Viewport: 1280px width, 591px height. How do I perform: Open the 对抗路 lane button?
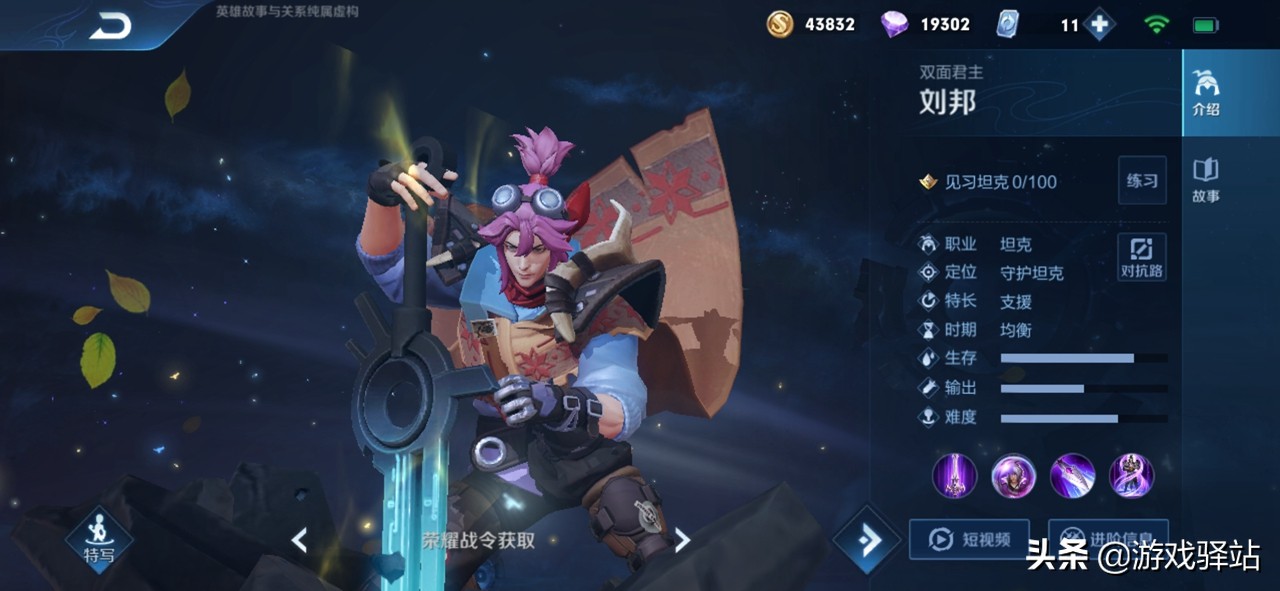coord(1141,257)
